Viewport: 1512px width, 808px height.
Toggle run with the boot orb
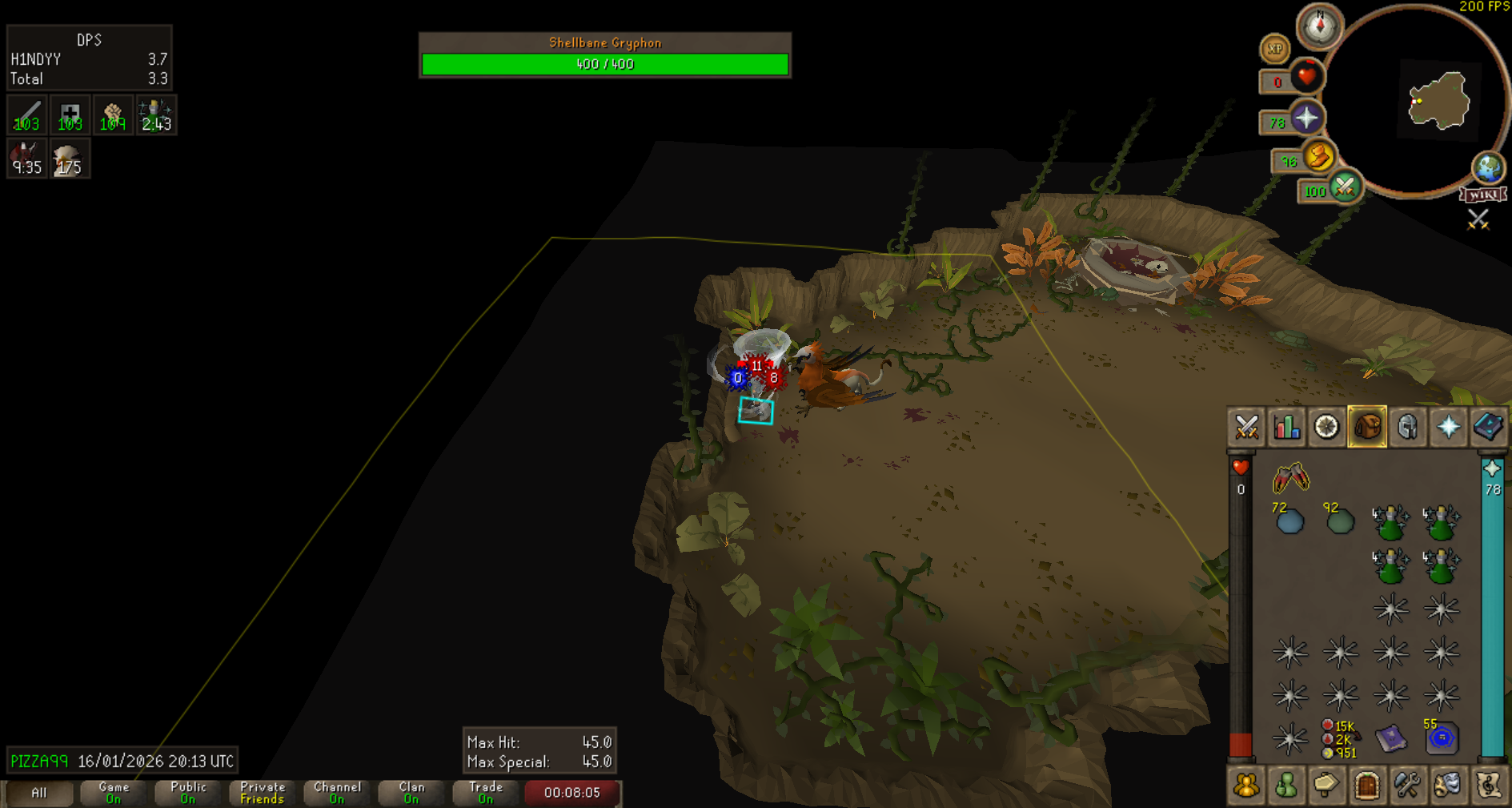point(1318,156)
